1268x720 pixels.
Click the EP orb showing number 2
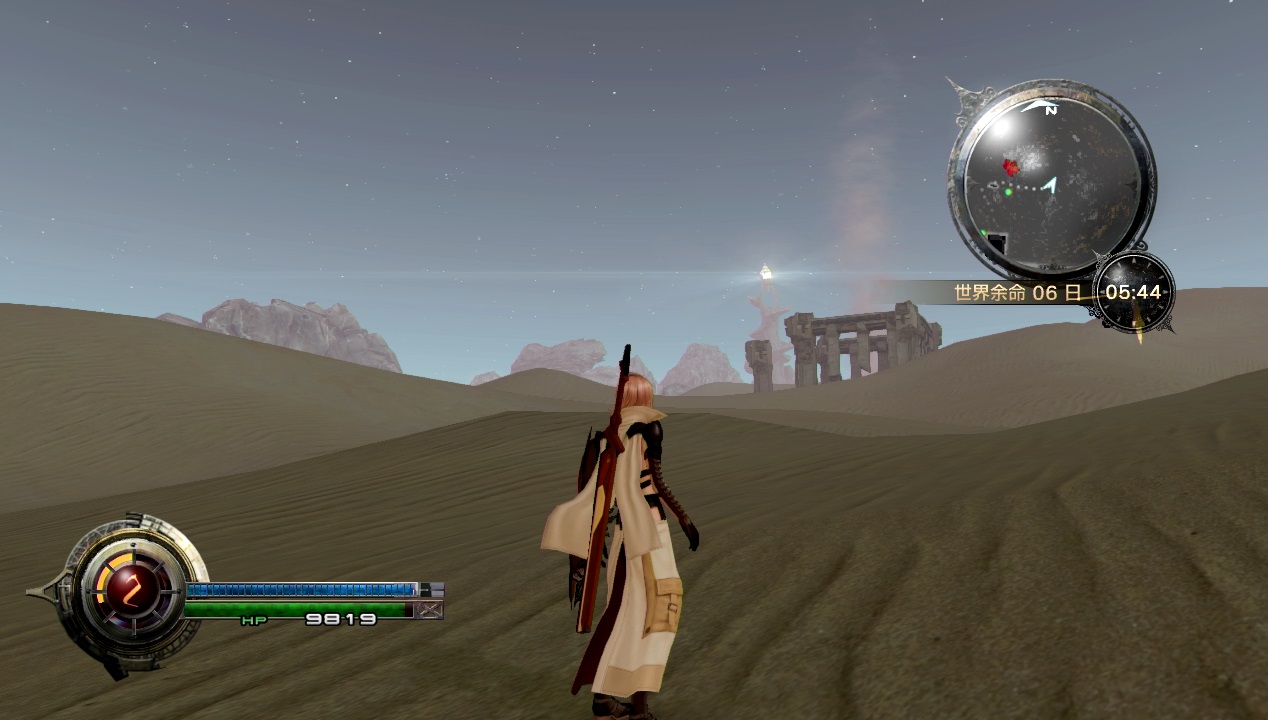point(129,592)
